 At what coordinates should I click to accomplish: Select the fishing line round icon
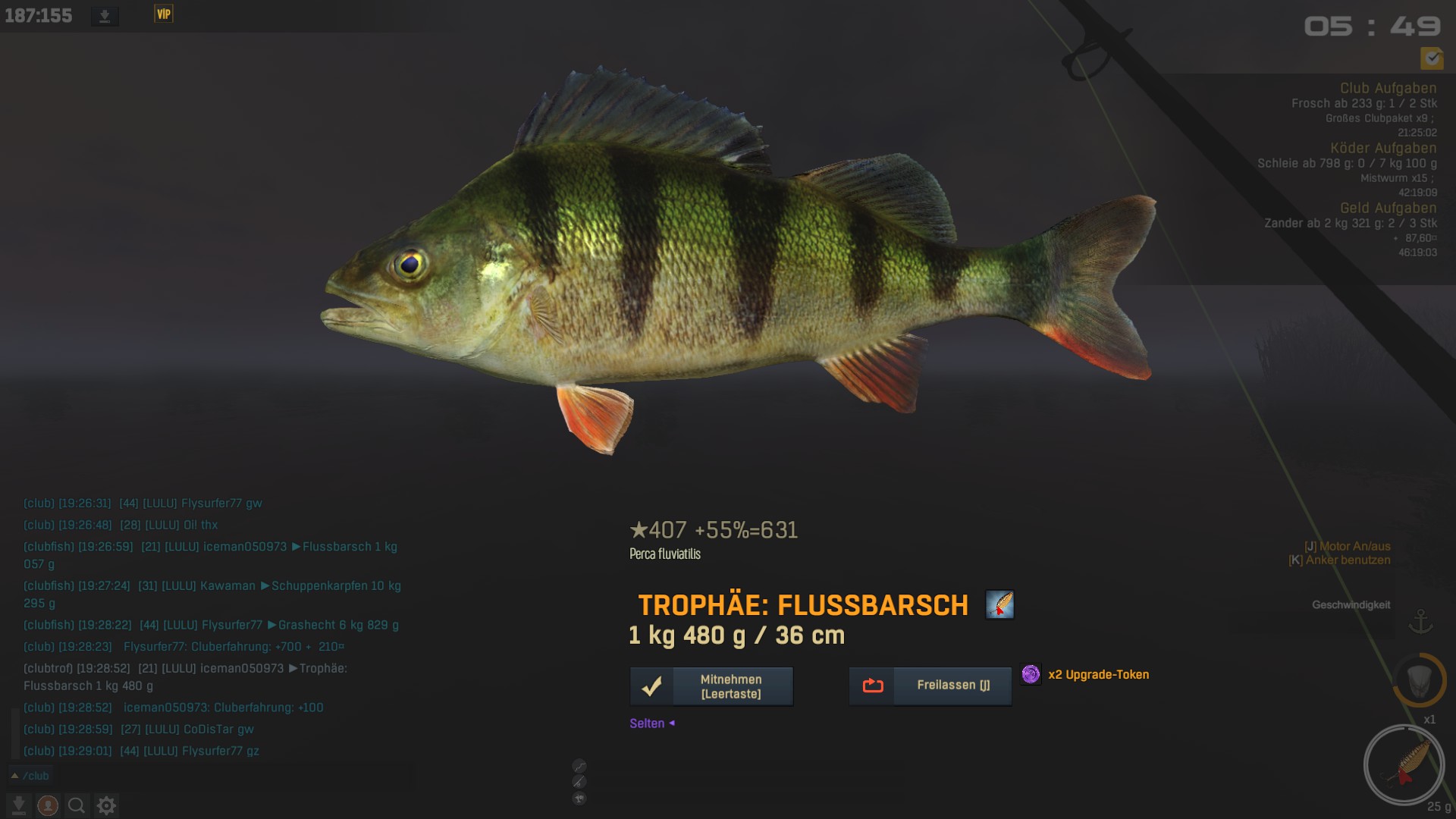(x=579, y=766)
